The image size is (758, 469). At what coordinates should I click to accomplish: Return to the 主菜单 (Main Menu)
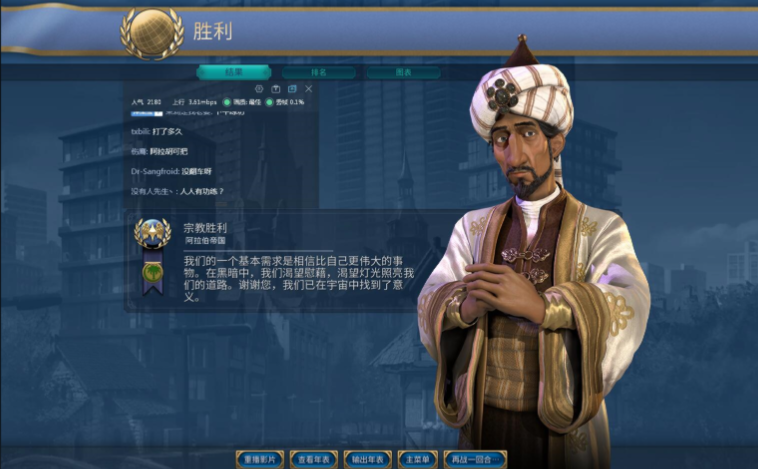418,459
